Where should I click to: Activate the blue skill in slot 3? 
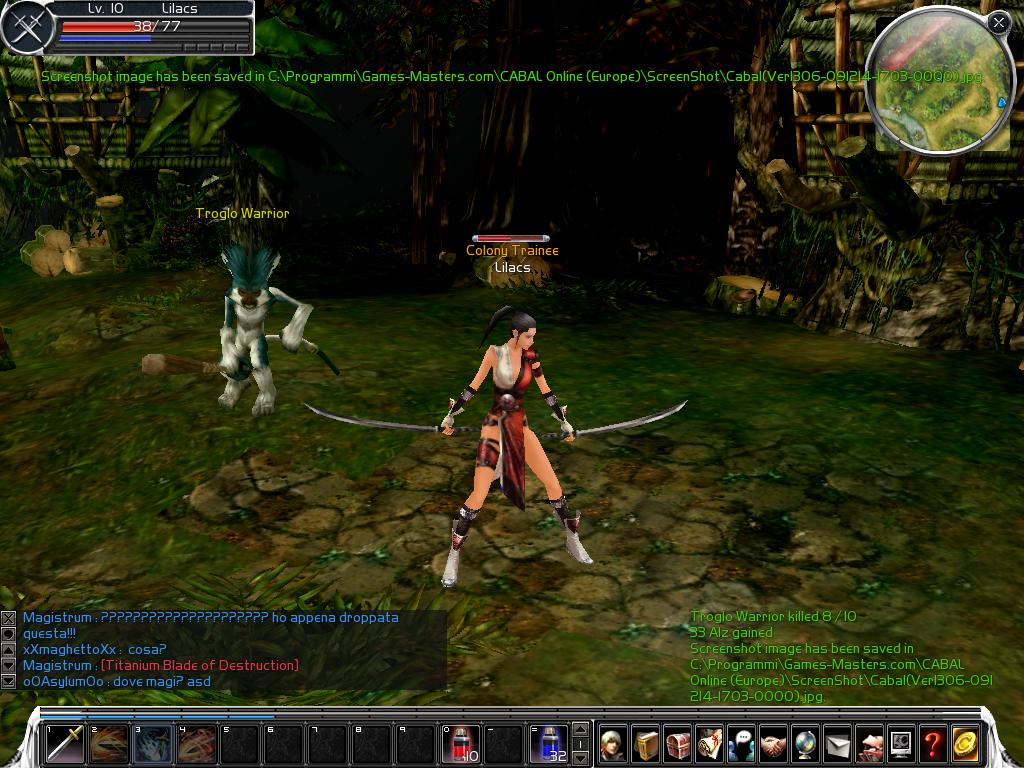[x=152, y=744]
